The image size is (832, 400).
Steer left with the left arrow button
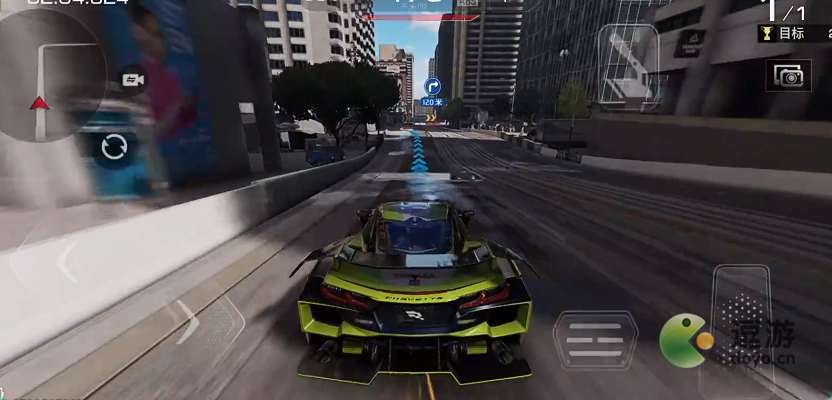click(67, 262)
